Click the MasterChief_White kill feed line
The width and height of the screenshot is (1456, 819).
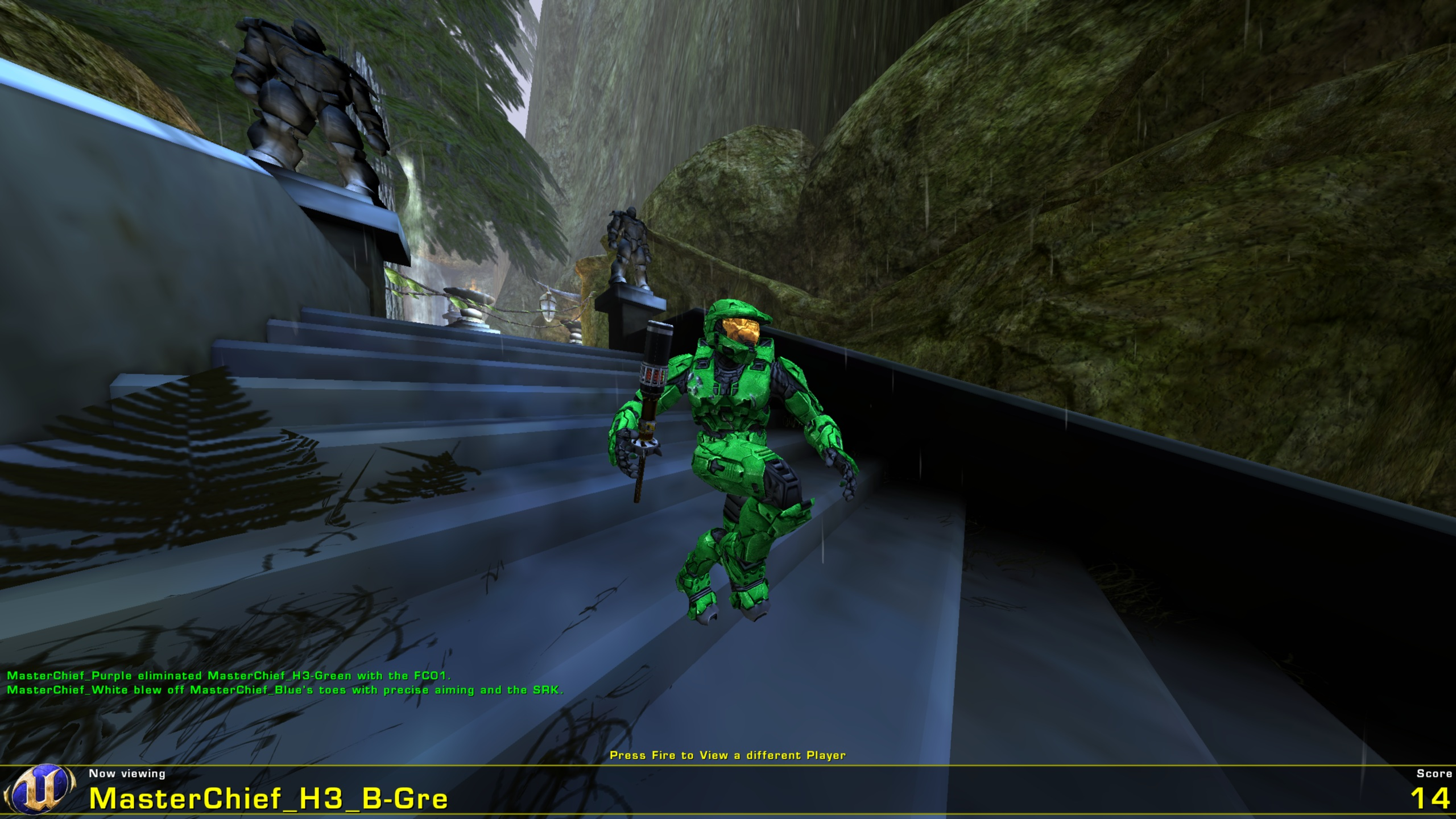tap(284, 691)
